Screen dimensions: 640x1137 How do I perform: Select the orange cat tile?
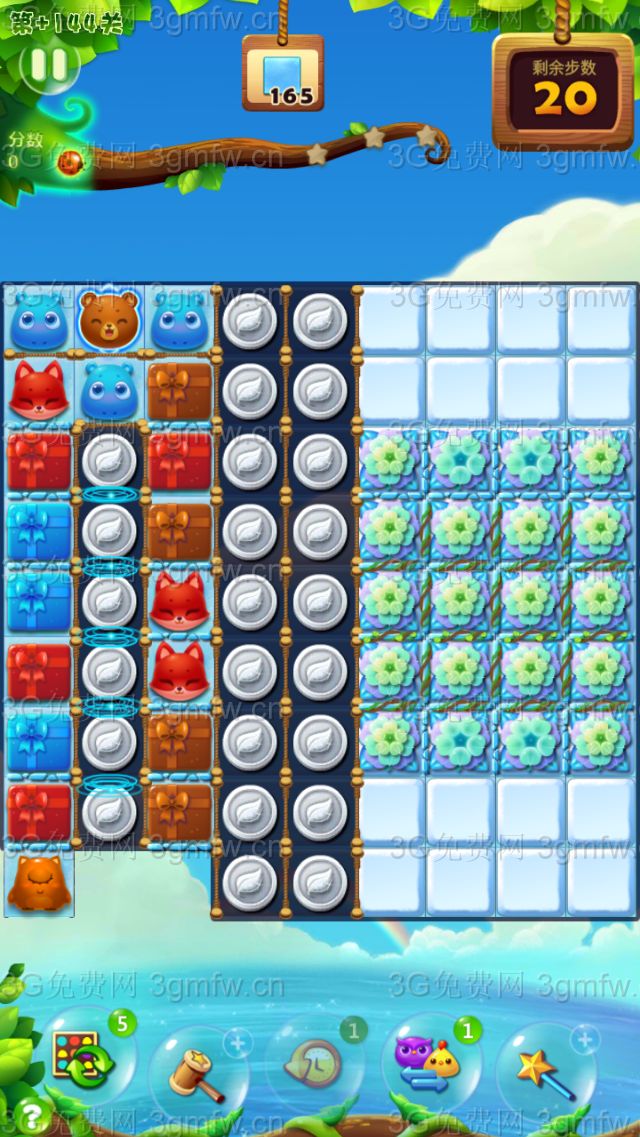tap(38, 883)
